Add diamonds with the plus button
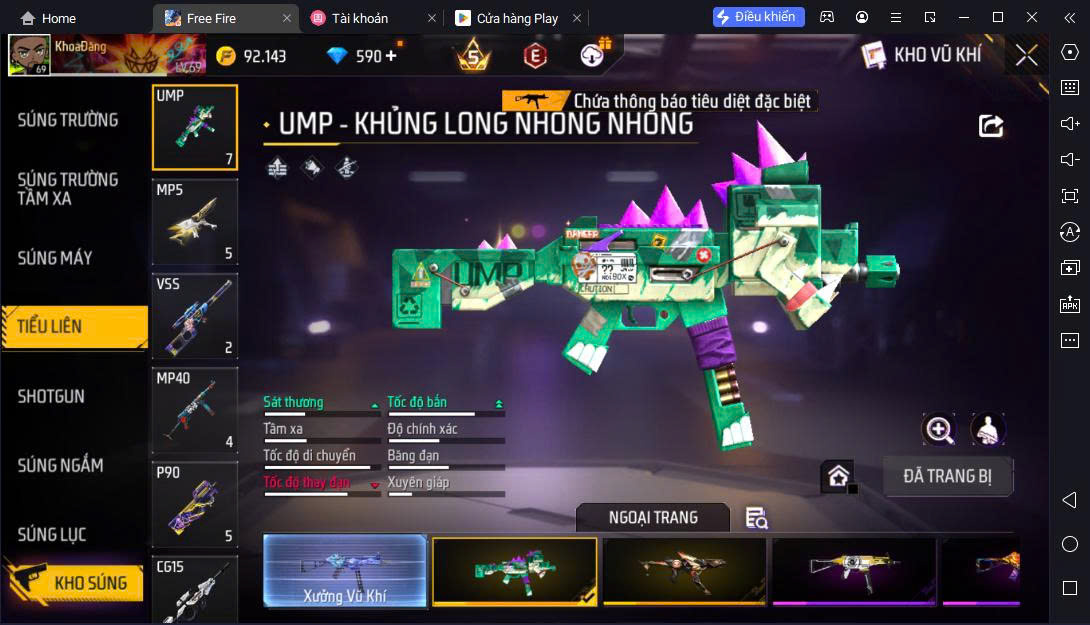 391,56
